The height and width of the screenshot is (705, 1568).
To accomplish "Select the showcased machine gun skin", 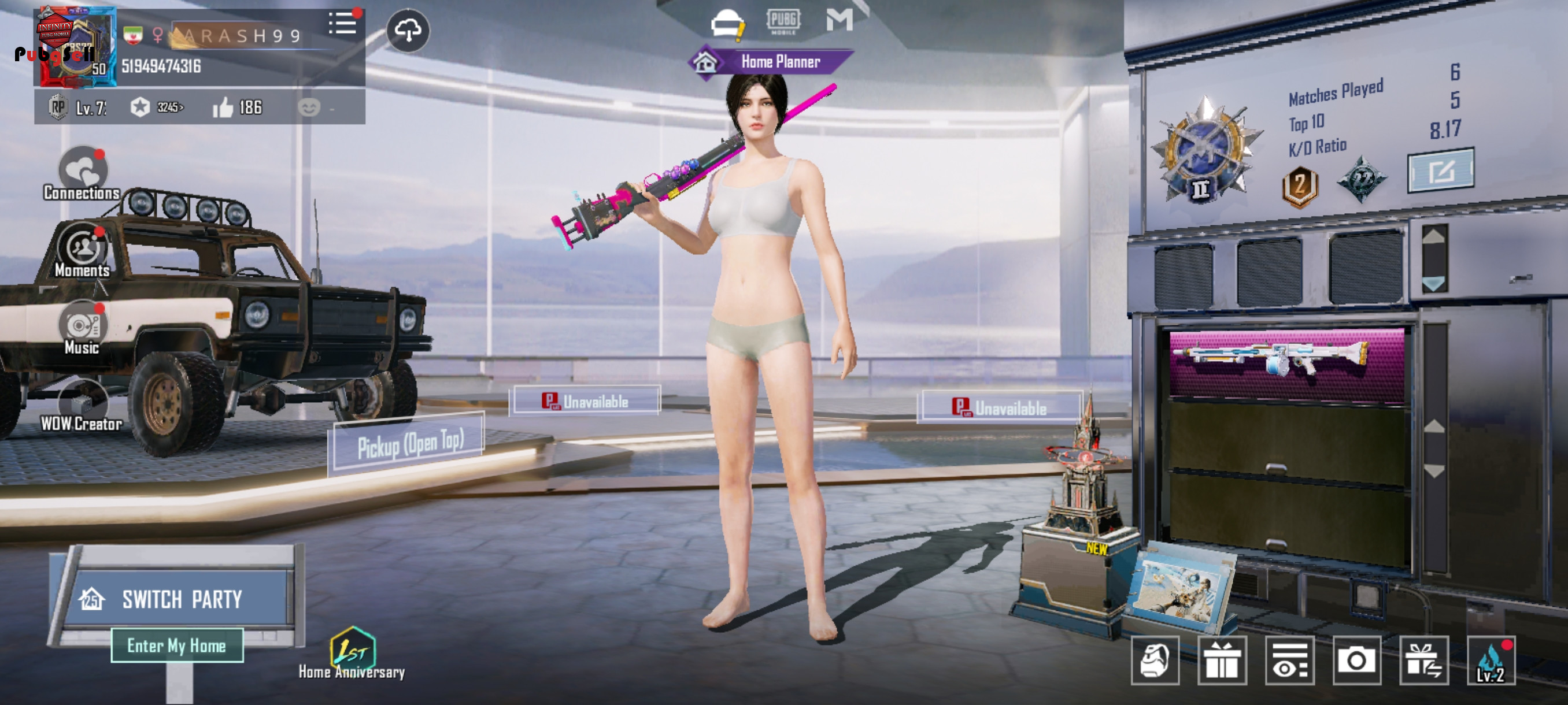I will (x=1286, y=361).
